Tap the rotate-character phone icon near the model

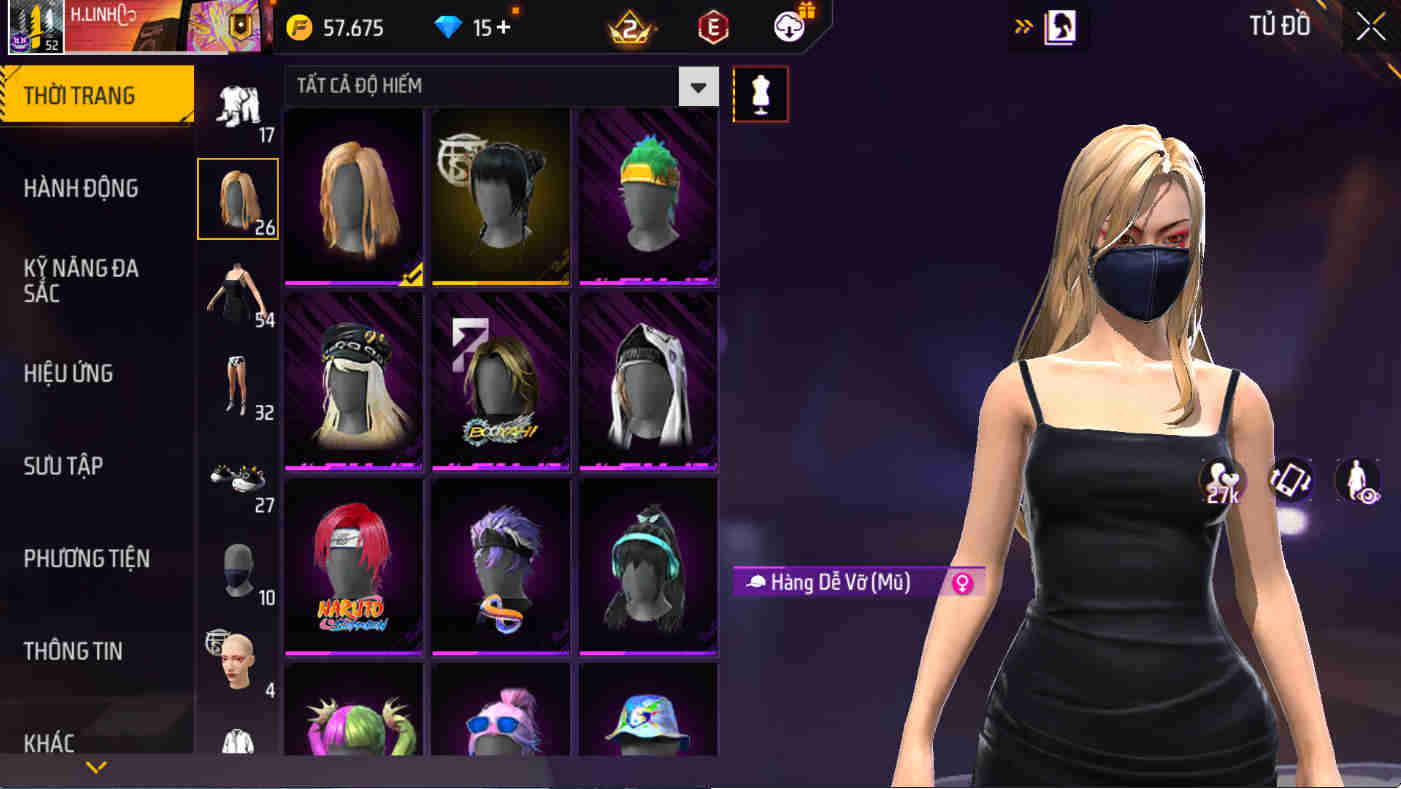[x=1290, y=481]
